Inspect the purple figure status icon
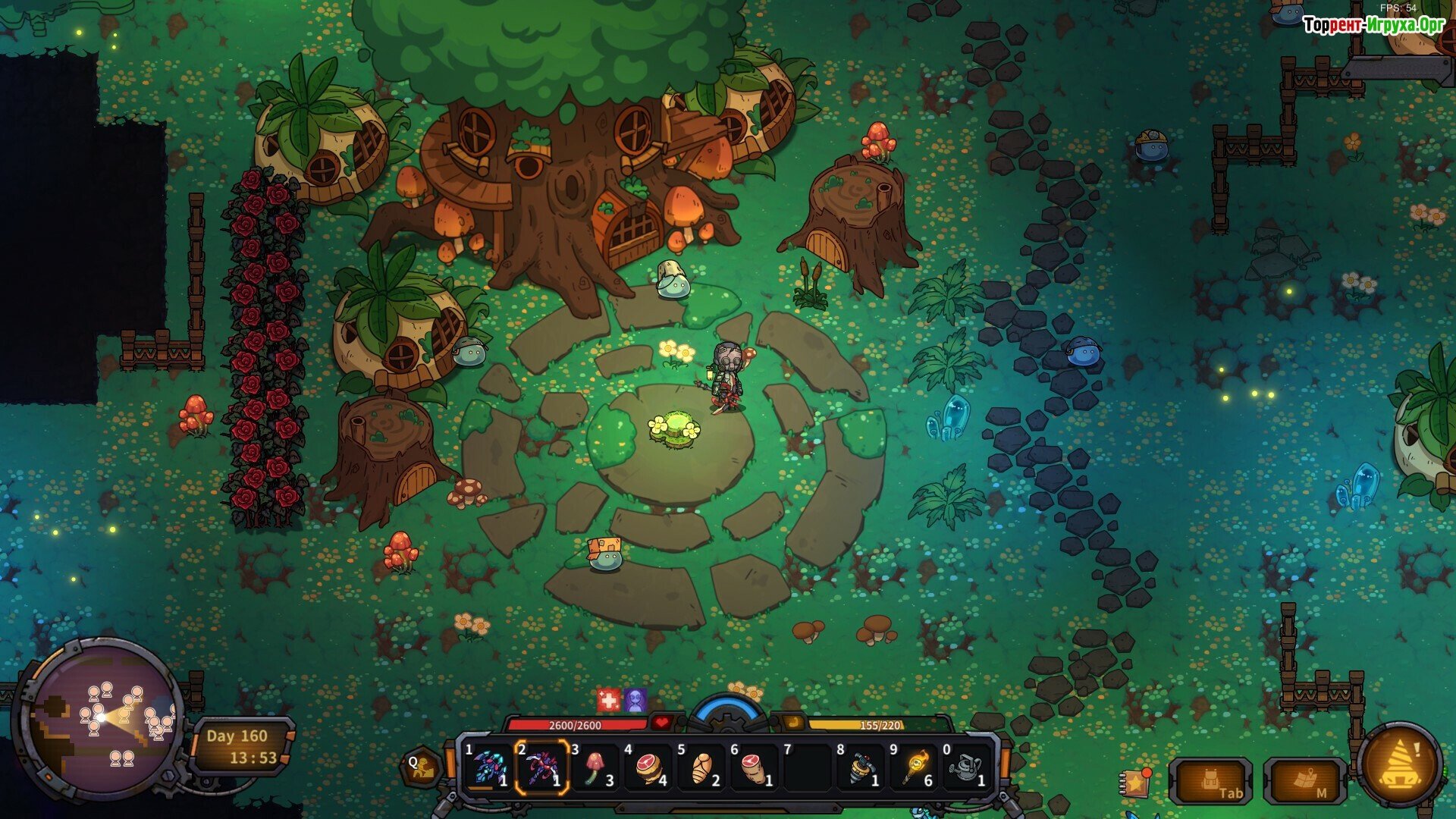 click(x=635, y=699)
